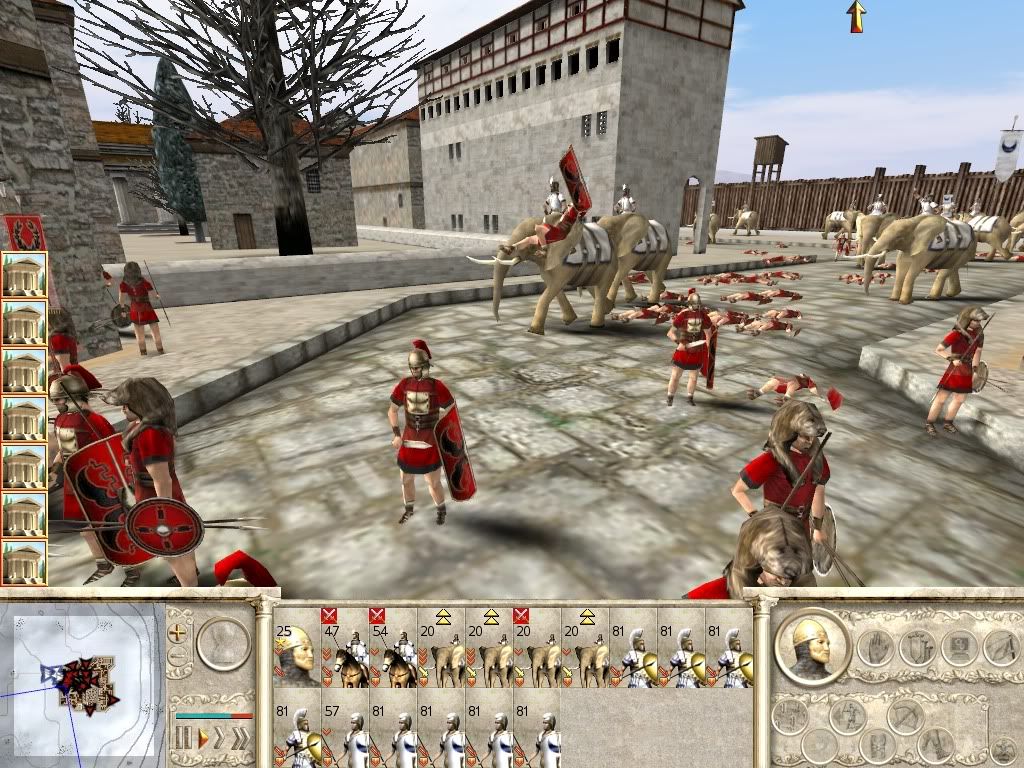The height and width of the screenshot is (768, 1024).
Task: Select the general's unit card with 25 men
Action: point(297,649)
